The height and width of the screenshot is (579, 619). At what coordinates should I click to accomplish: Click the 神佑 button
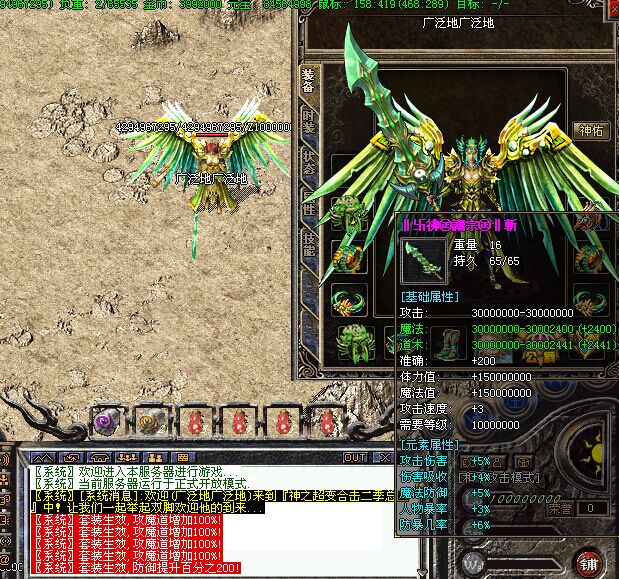[x=590, y=130]
